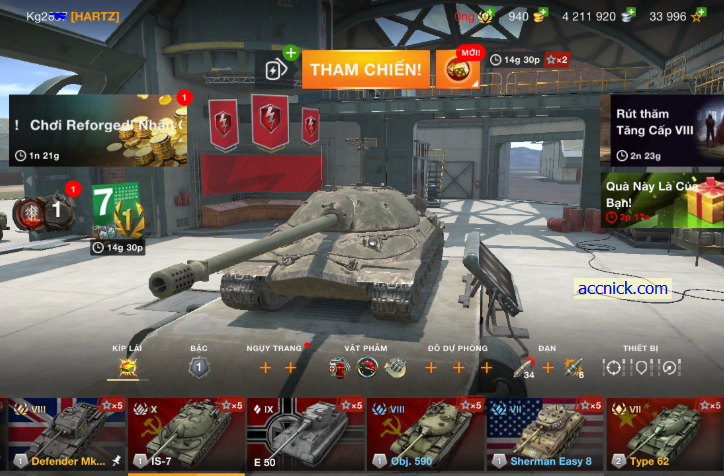724x476 pixels.
Task: Switch to the Sherman Easy 8 tank
Action: click(x=545, y=434)
